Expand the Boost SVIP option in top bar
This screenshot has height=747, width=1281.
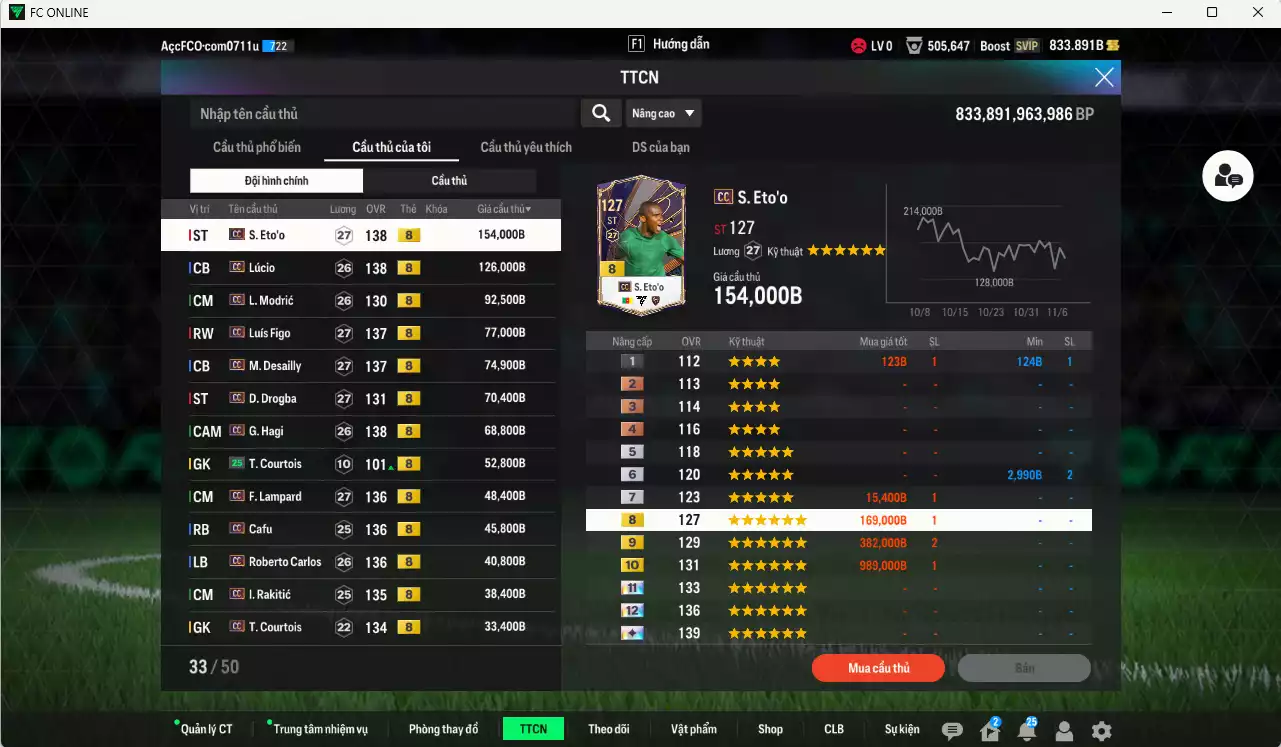pyautogui.click(x=1008, y=44)
